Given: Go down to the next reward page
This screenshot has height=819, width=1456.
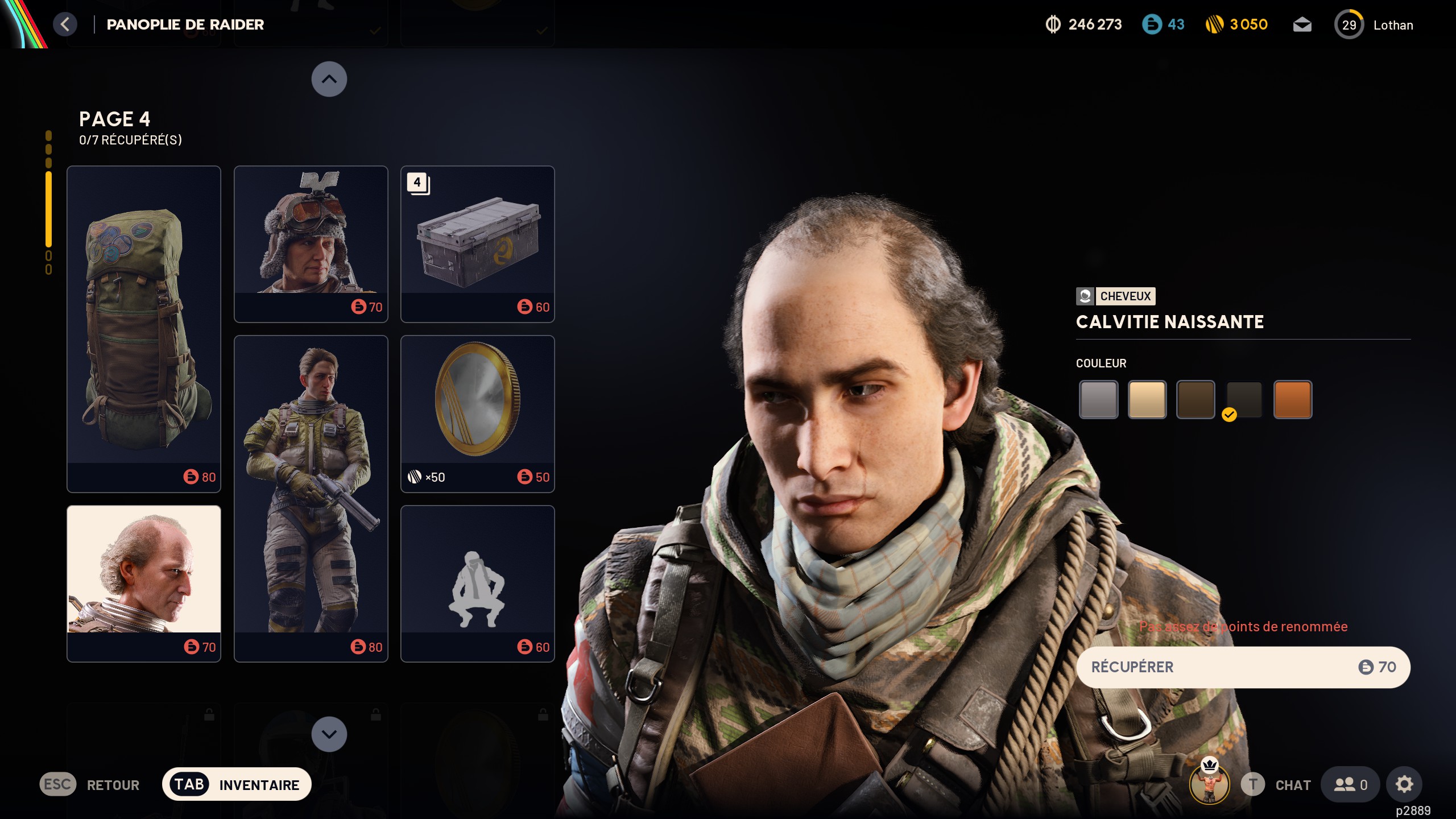Looking at the screenshot, I should click(329, 734).
